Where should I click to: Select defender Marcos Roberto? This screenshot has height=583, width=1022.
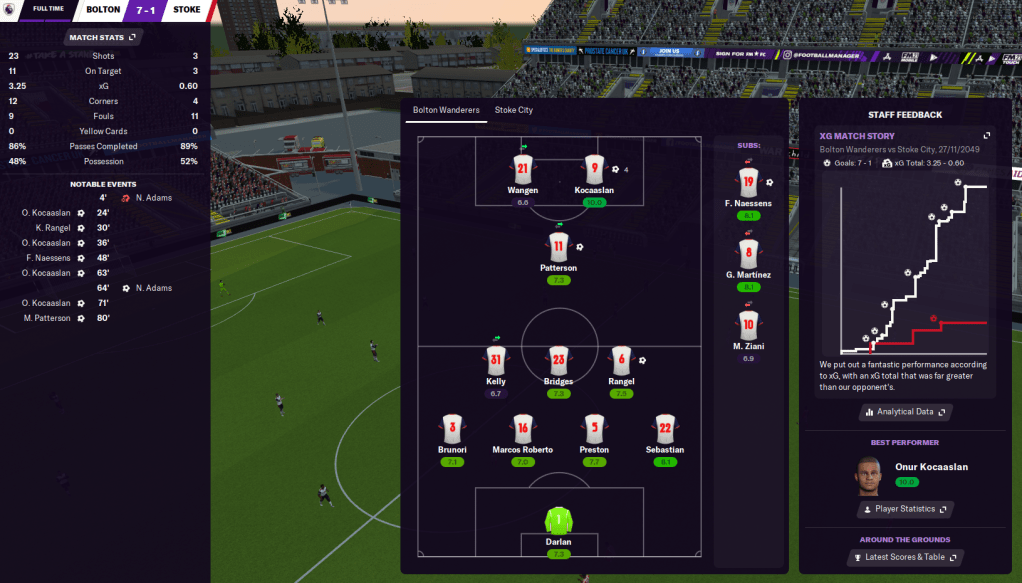click(x=522, y=429)
